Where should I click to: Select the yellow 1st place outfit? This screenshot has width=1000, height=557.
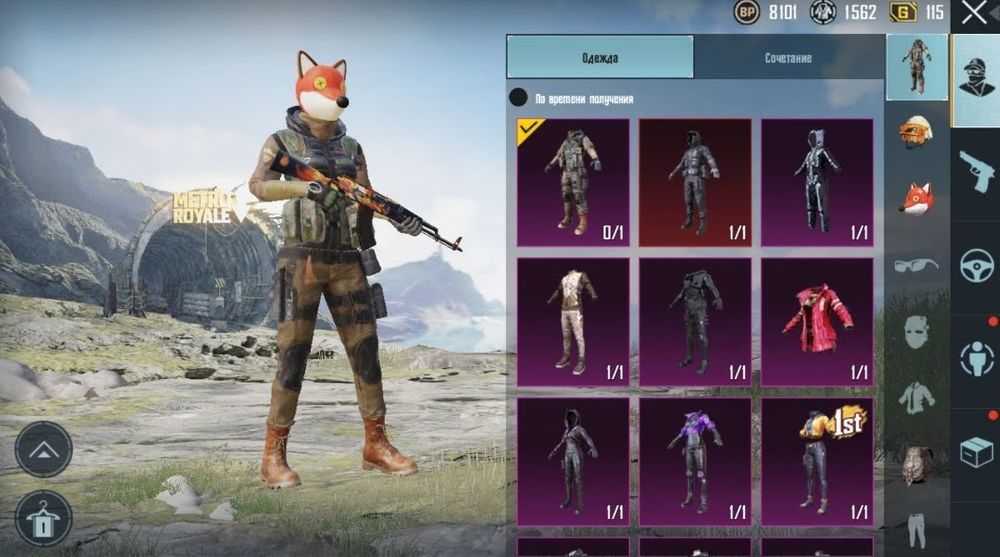816,462
